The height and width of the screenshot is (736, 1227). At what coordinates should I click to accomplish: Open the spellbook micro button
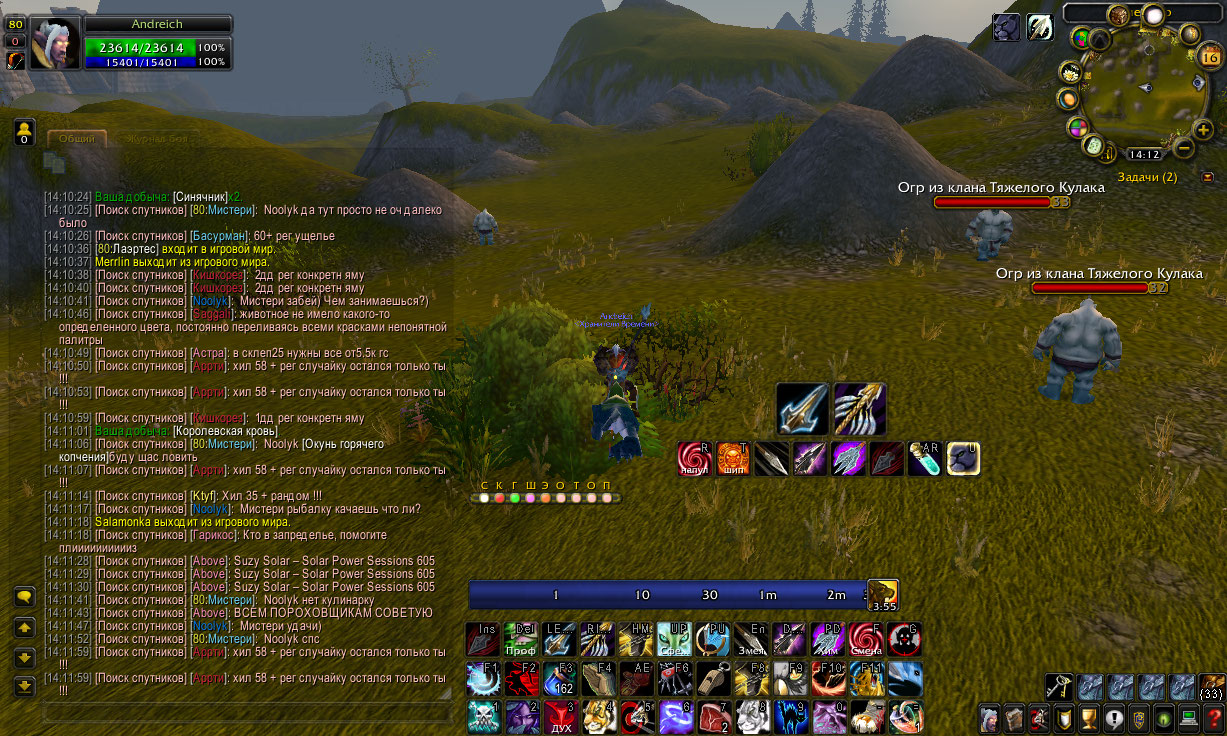pos(1014,718)
